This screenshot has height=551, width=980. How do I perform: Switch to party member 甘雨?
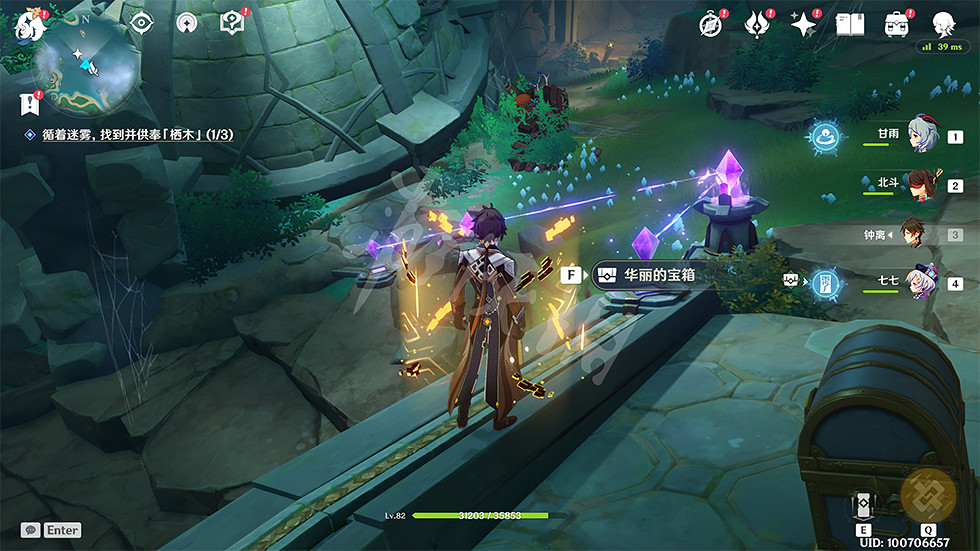(x=921, y=136)
